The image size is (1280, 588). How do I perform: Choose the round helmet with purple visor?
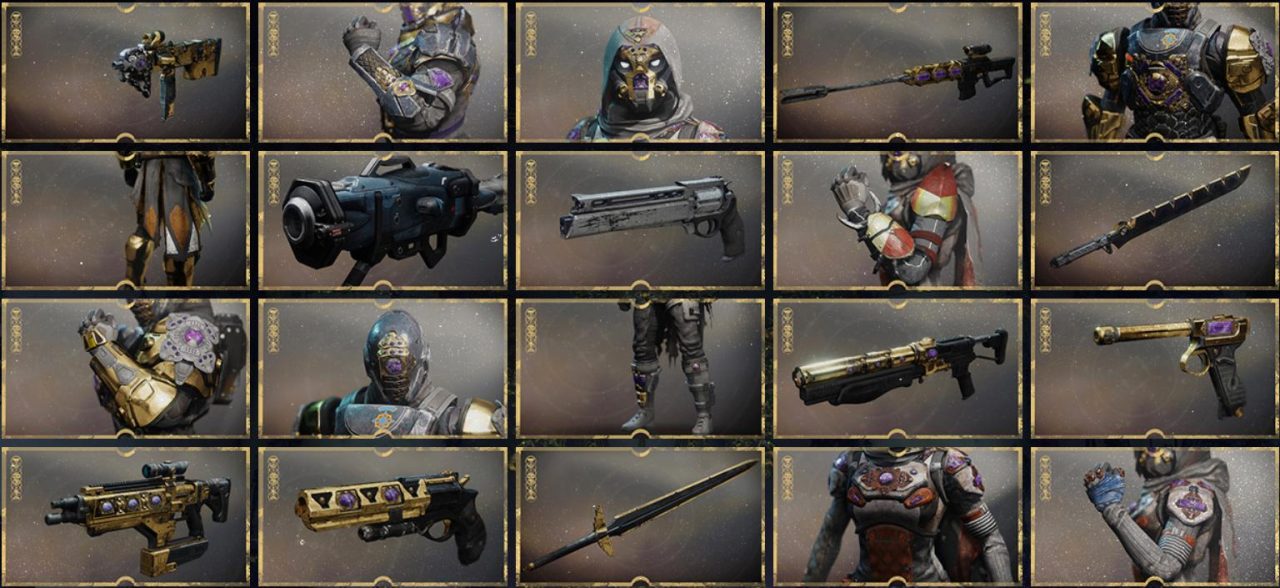[383, 368]
